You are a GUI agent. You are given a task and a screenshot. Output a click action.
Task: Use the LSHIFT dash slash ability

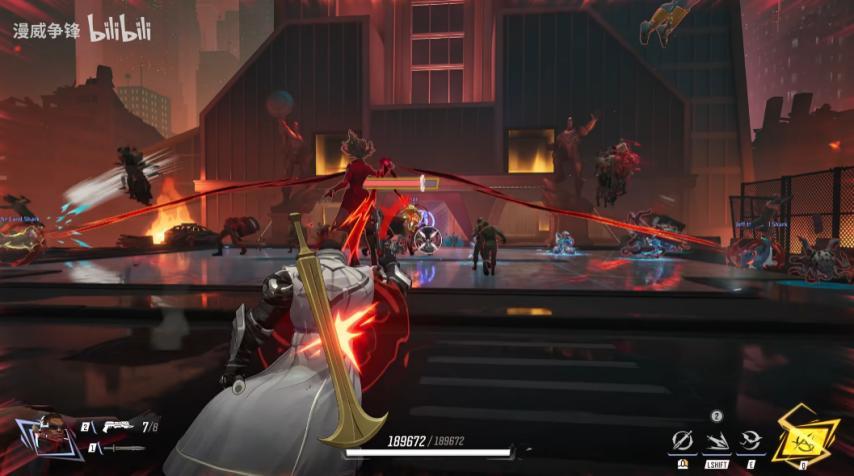click(717, 439)
